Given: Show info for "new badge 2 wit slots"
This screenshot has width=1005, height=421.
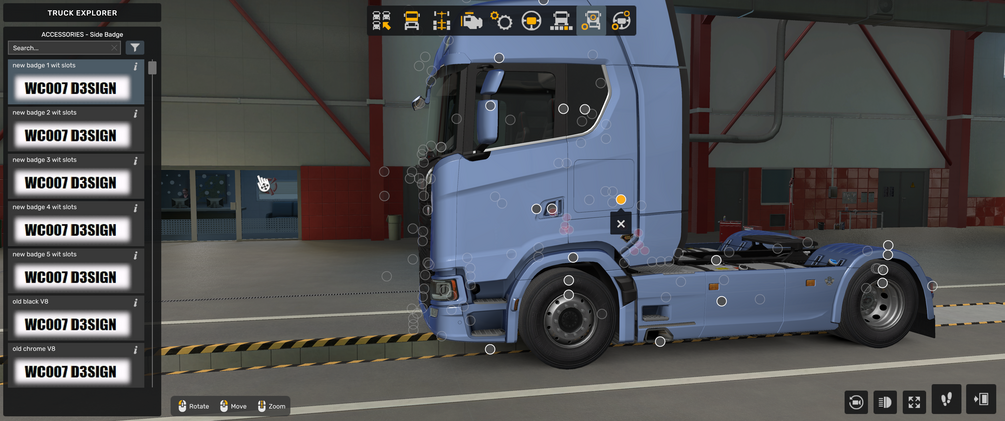Looking at the screenshot, I should tap(136, 114).
